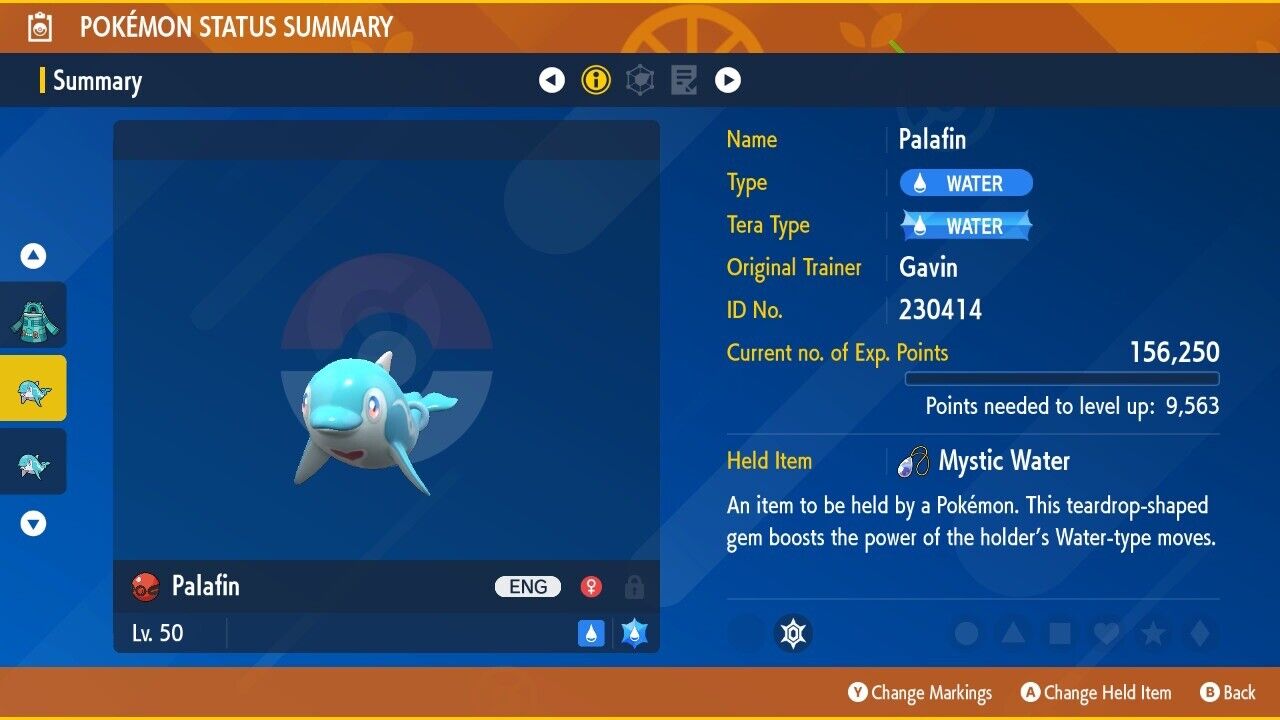The width and height of the screenshot is (1280, 720).
Task: Click the Mystic Water held item
Action: [1003, 461]
